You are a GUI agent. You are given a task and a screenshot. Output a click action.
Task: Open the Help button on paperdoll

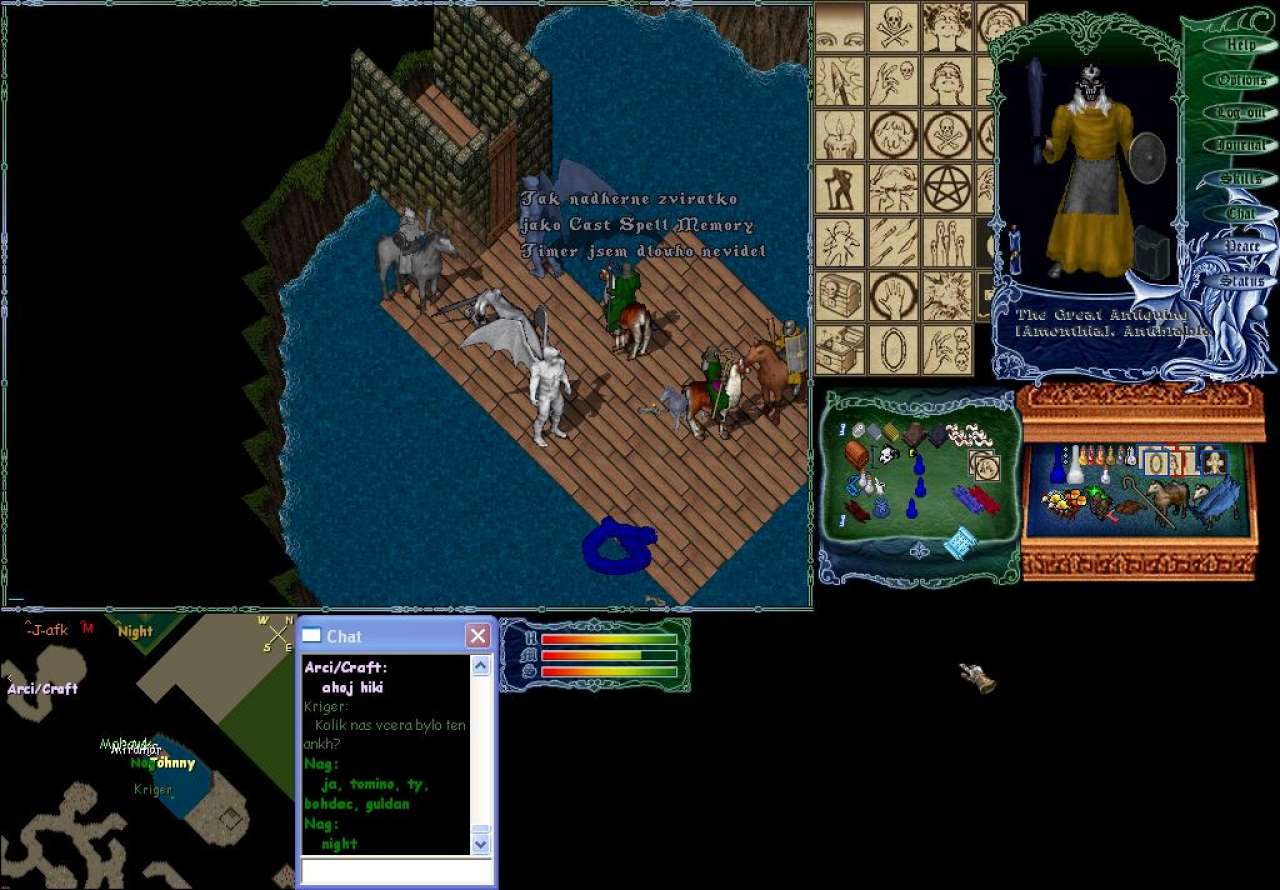point(1240,45)
